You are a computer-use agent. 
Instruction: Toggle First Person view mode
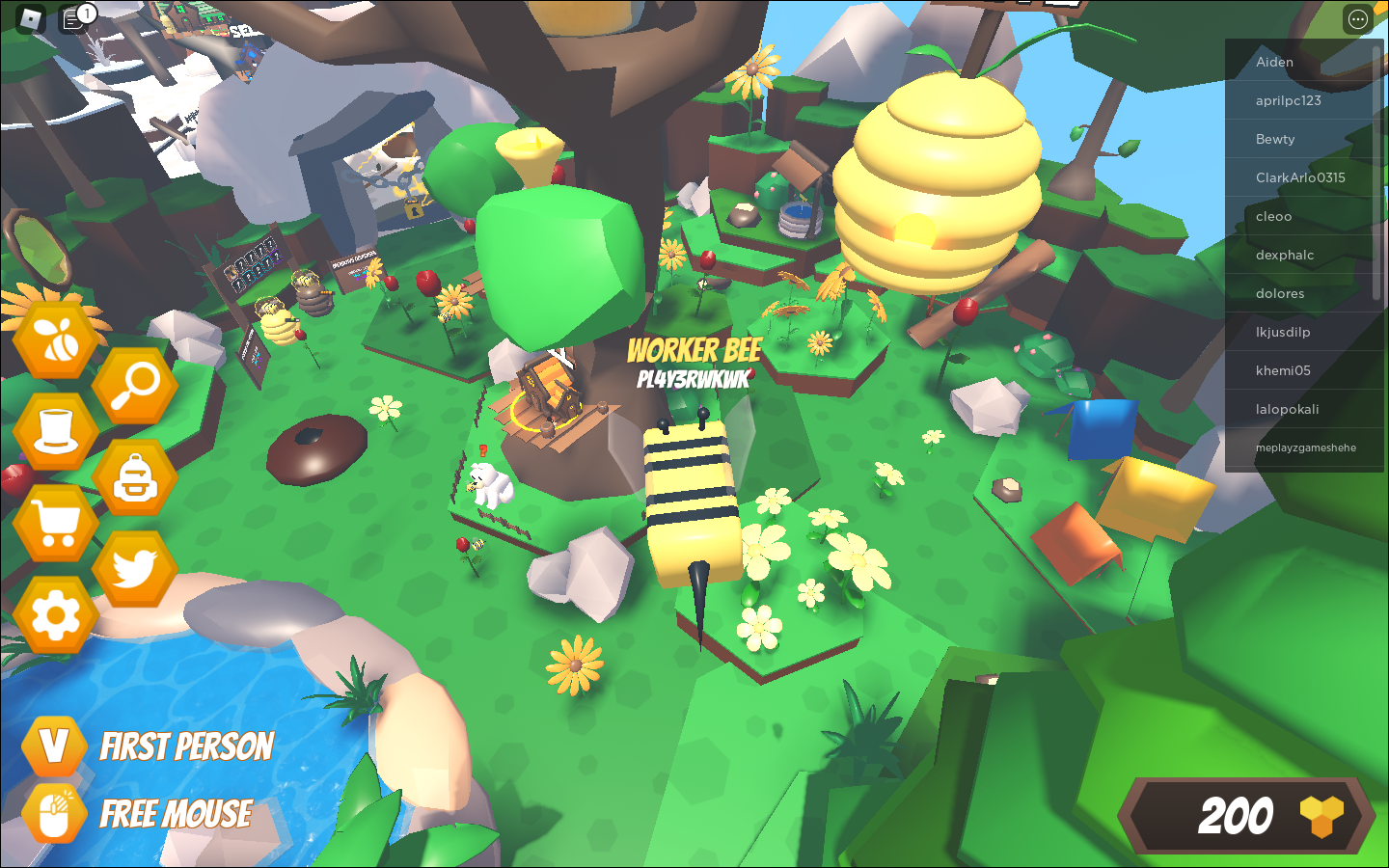tap(53, 745)
